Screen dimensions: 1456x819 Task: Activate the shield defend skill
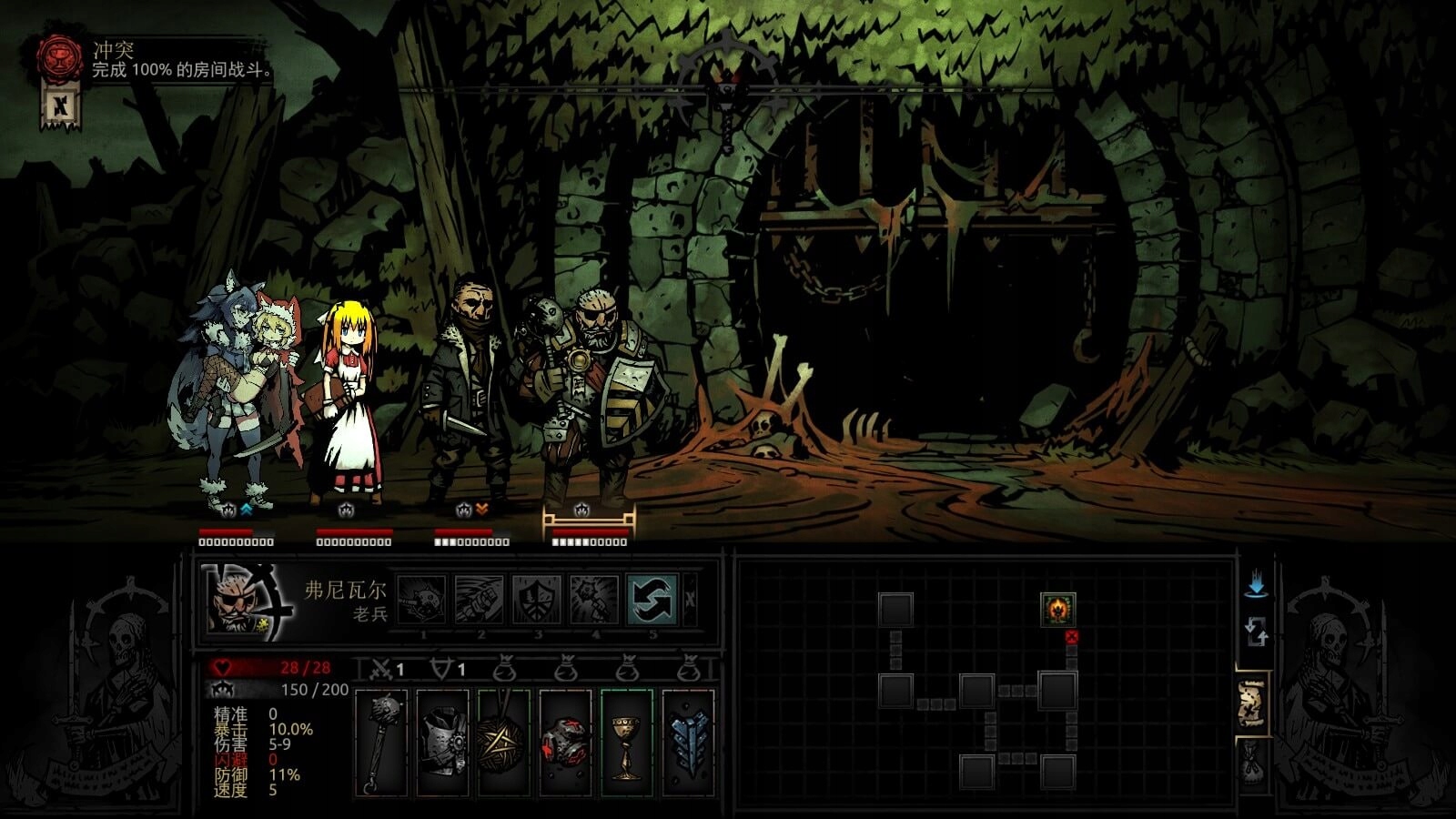537,600
